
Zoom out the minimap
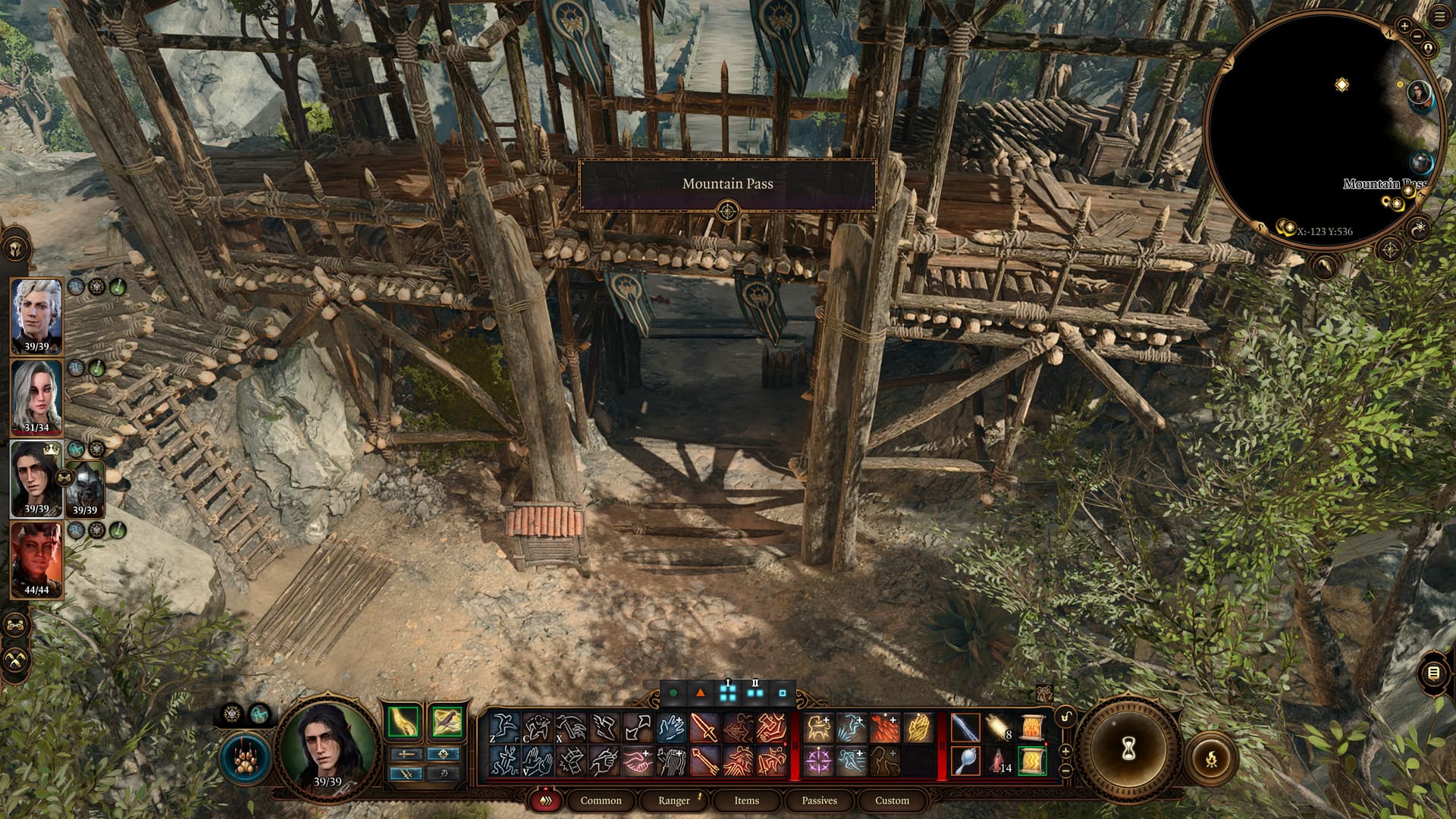click(x=1417, y=36)
